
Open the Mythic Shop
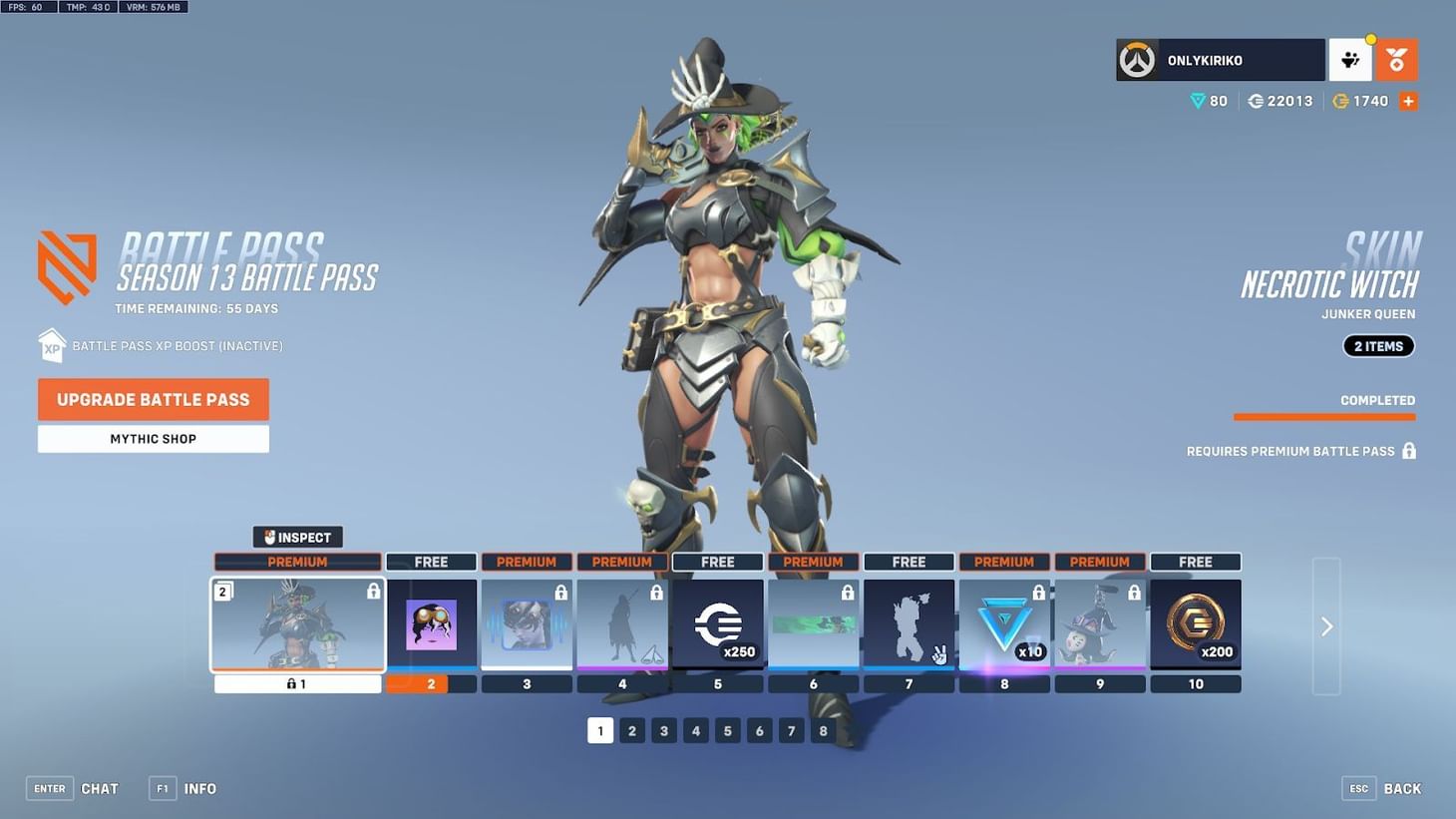pos(153,438)
